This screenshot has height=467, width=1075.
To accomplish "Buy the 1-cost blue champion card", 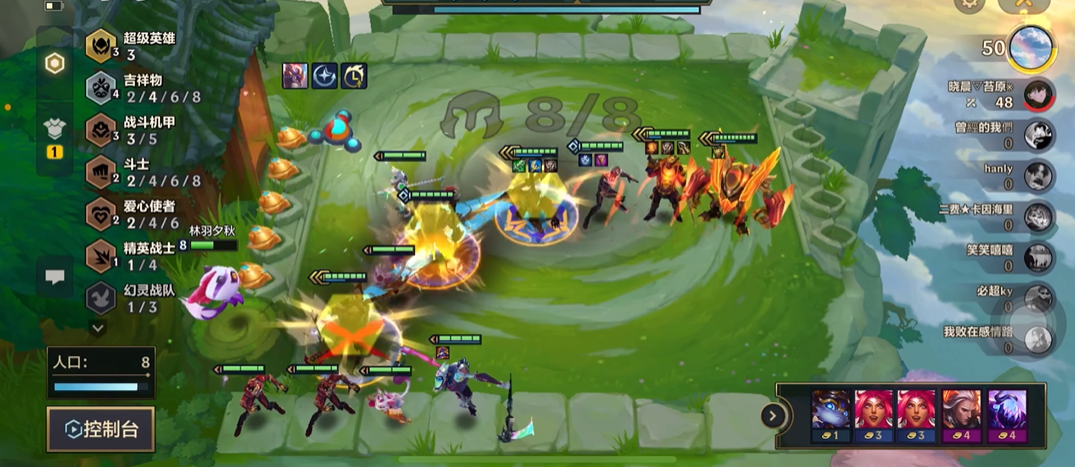I will pyautogui.click(x=831, y=414).
